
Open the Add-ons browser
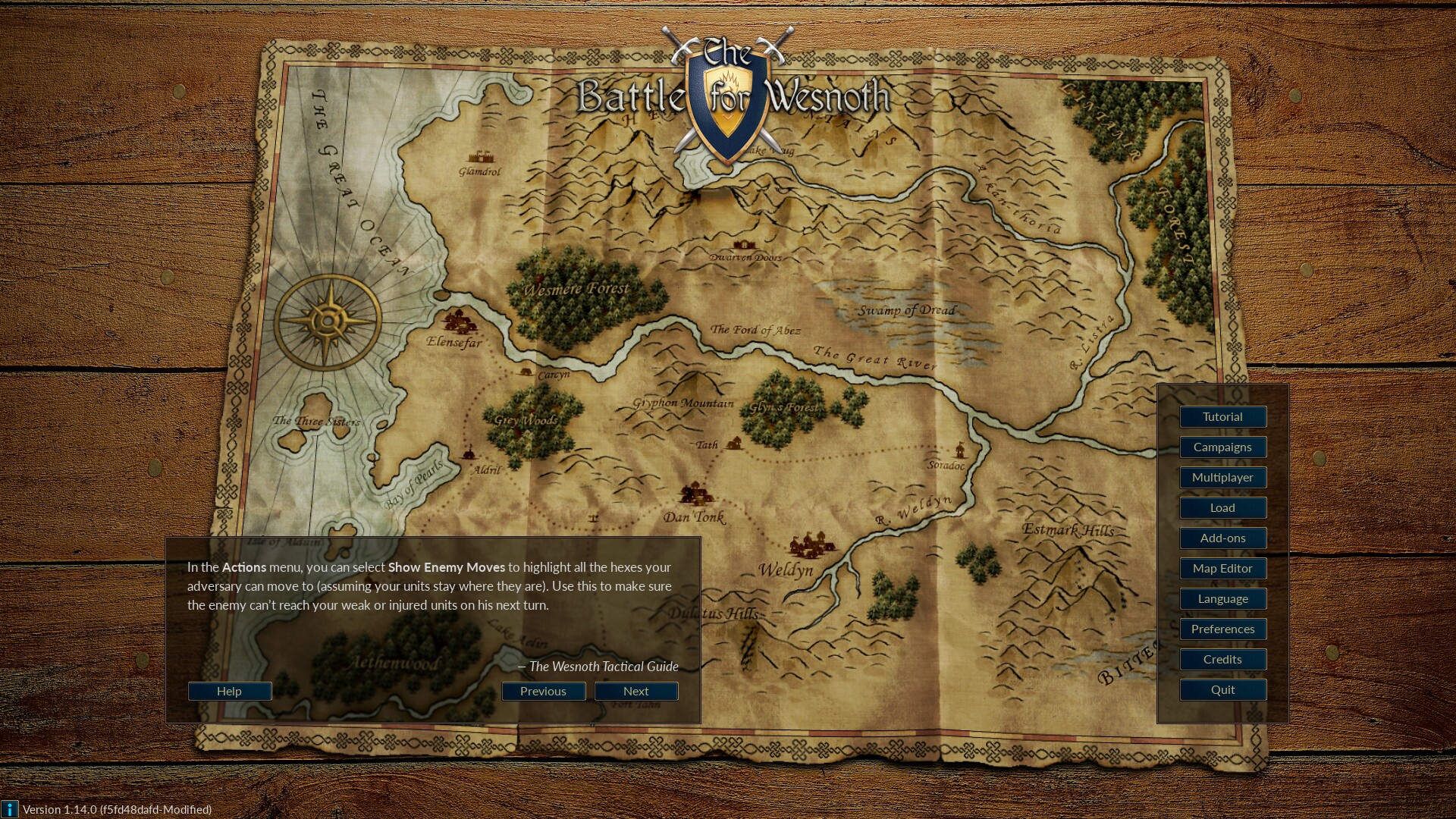click(x=1222, y=538)
